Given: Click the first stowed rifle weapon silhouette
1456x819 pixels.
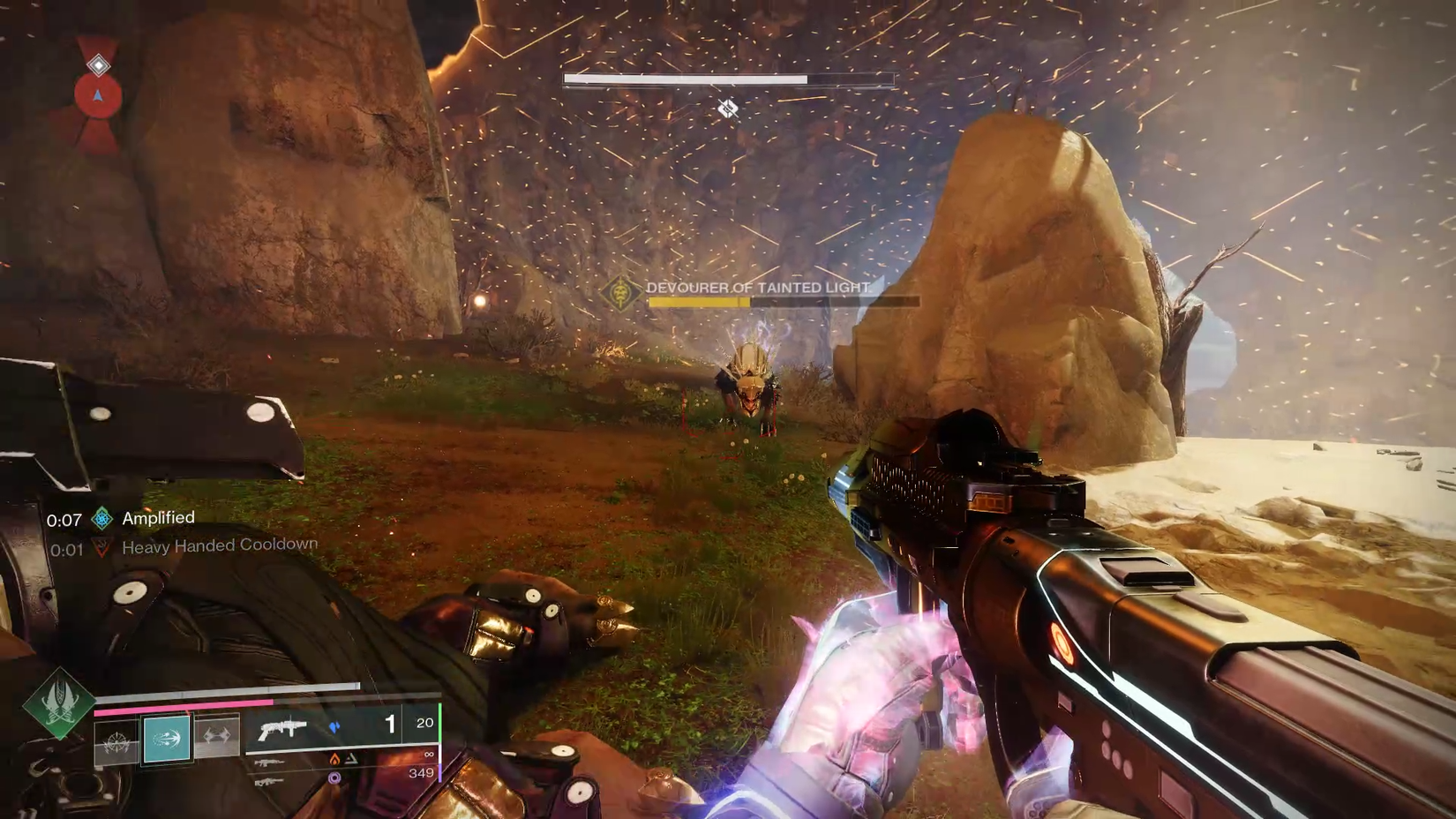Looking at the screenshot, I should [269, 763].
